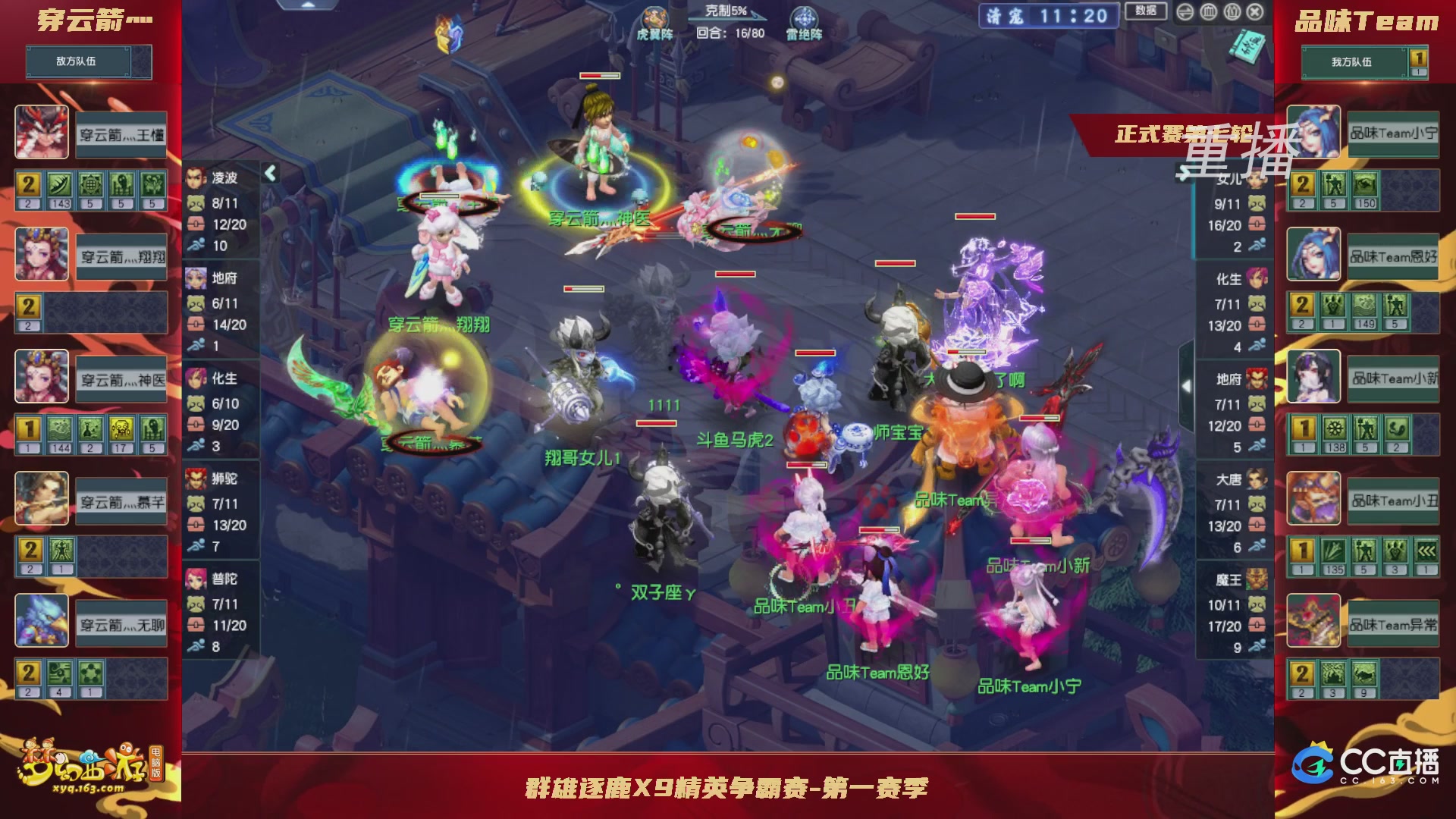Expand the right panel via chevron near 品味Team小新
Viewport: 1456px width, 819px height.
coord(1185,387)
